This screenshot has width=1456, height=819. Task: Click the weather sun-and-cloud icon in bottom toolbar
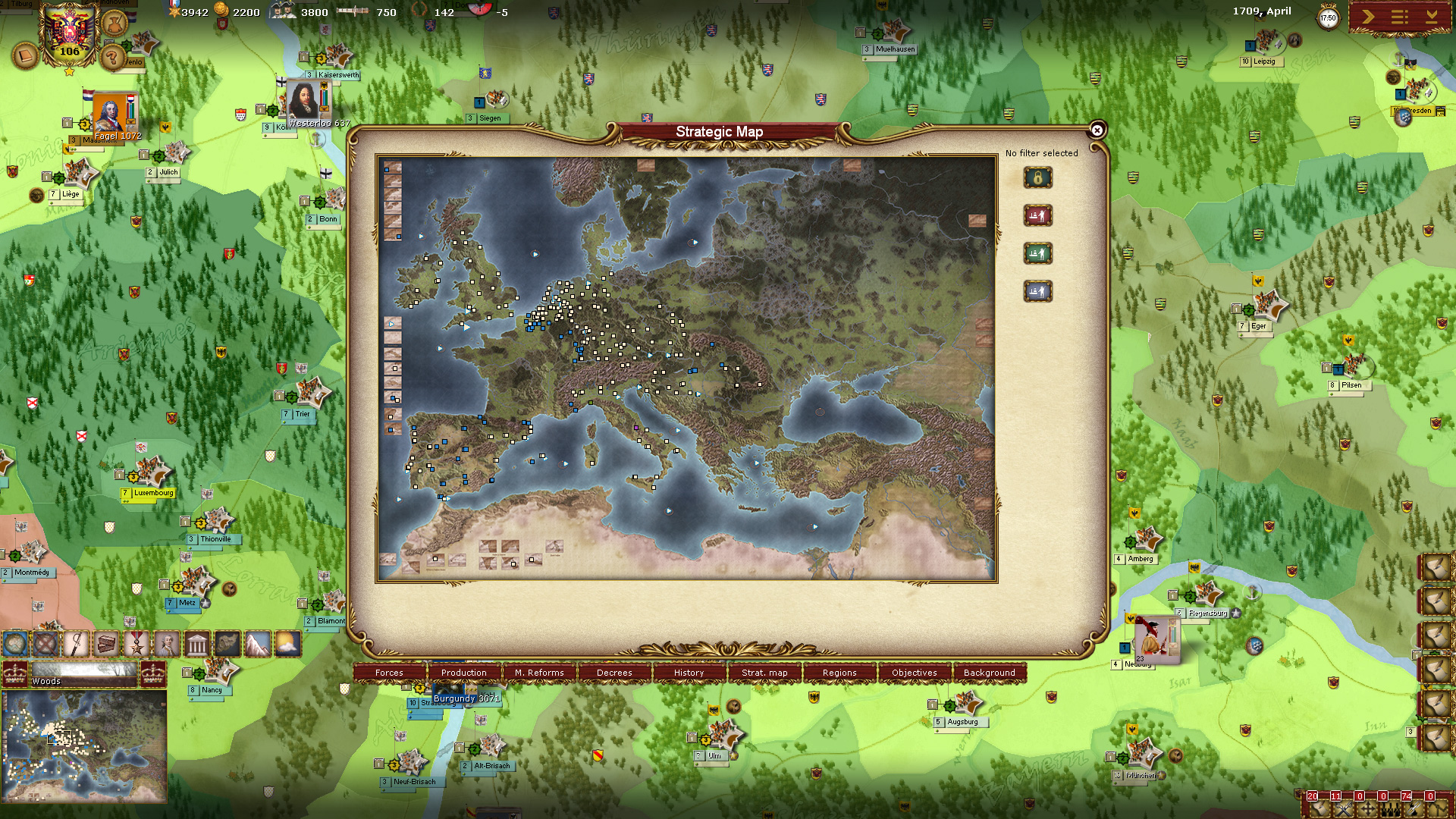tap(288, 643)
